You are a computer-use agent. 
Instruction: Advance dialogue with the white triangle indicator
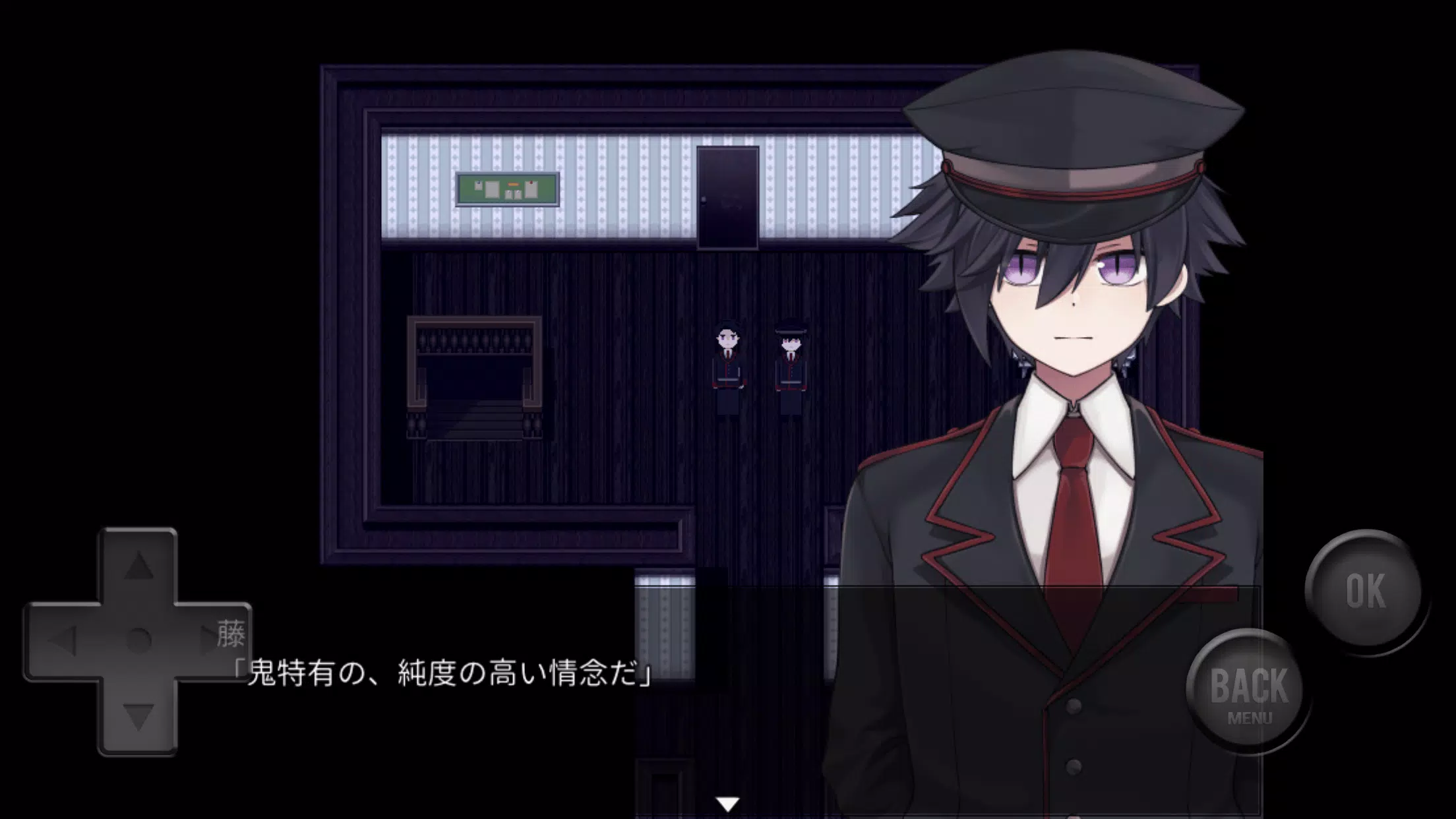[728, 804]
